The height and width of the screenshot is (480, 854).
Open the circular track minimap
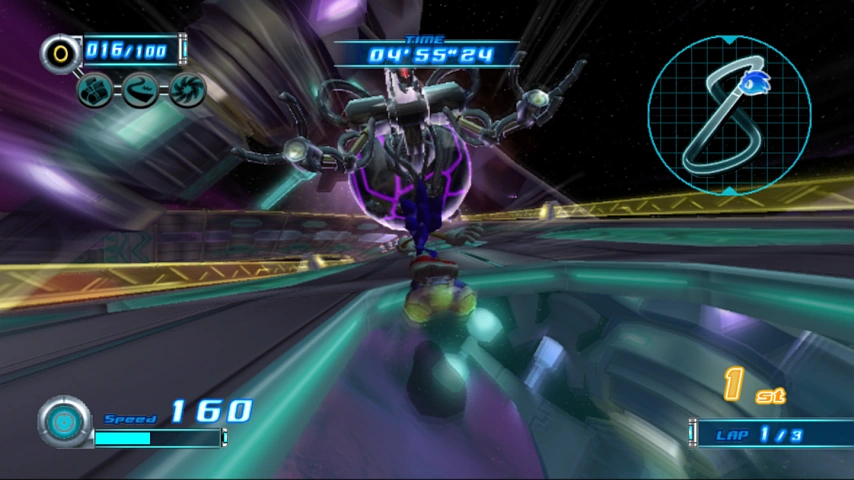728,115
